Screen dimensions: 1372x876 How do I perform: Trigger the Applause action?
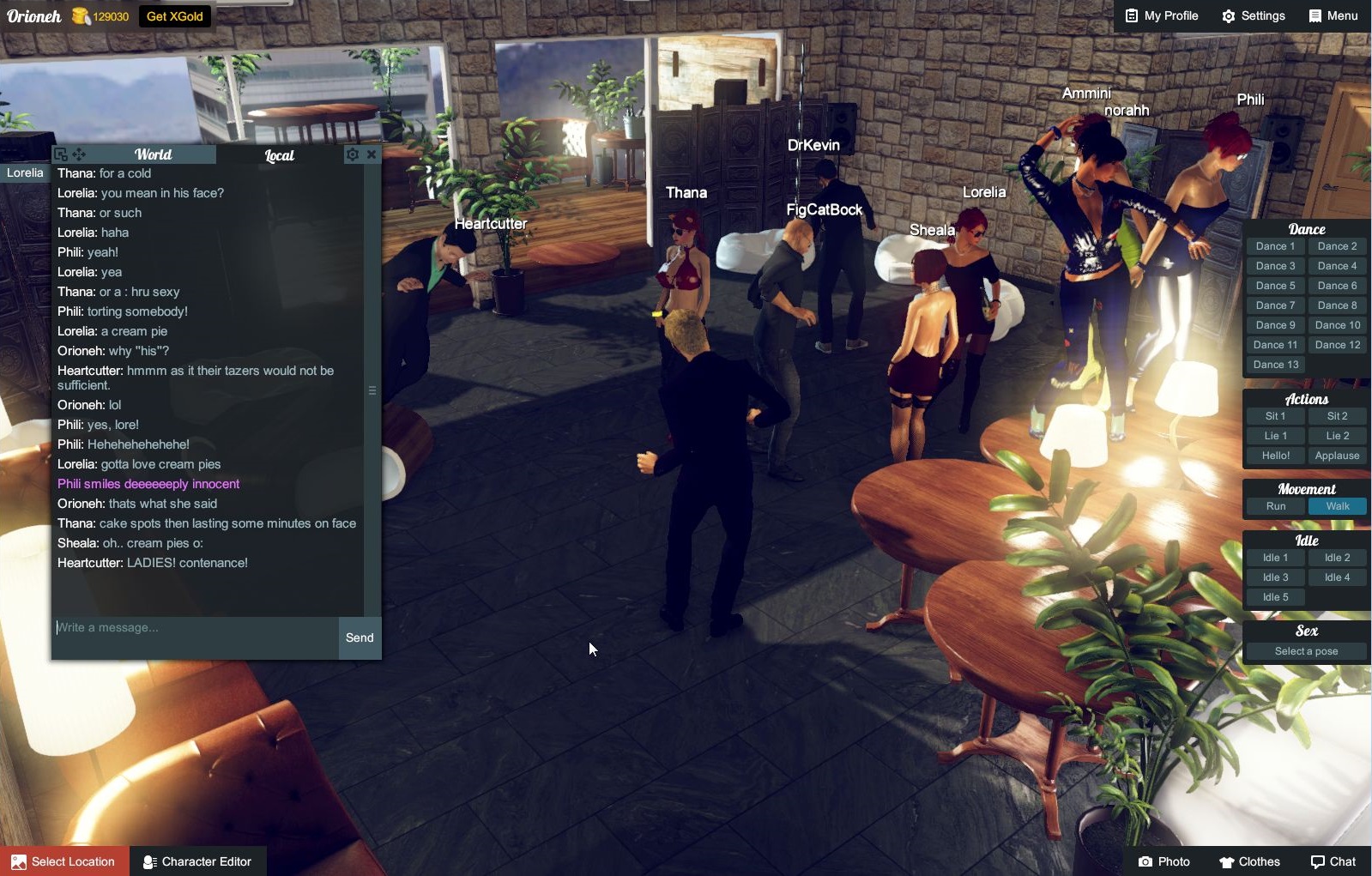pos(1337,456)
